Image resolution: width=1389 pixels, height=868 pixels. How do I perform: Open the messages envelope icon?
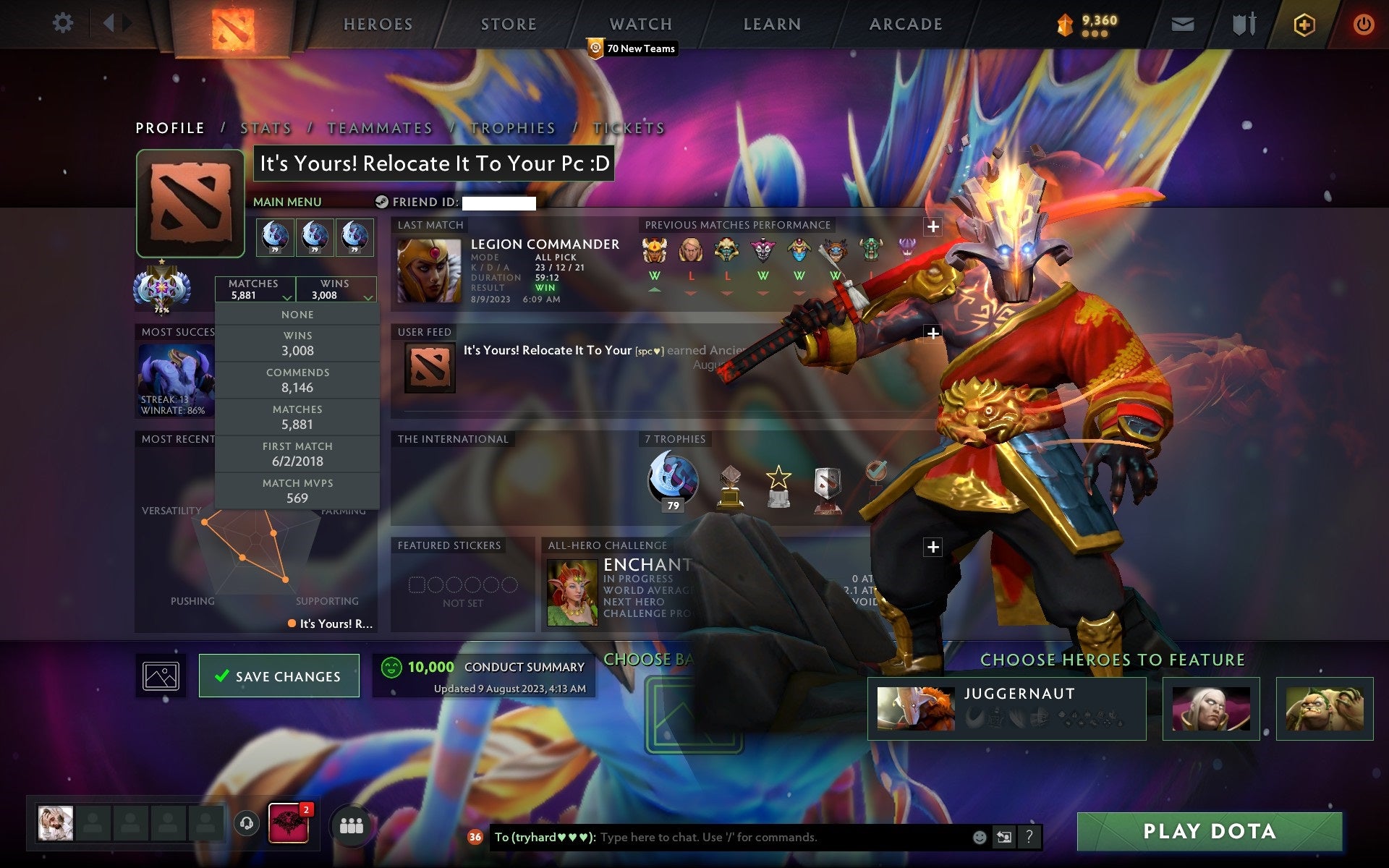(1181, 23)
